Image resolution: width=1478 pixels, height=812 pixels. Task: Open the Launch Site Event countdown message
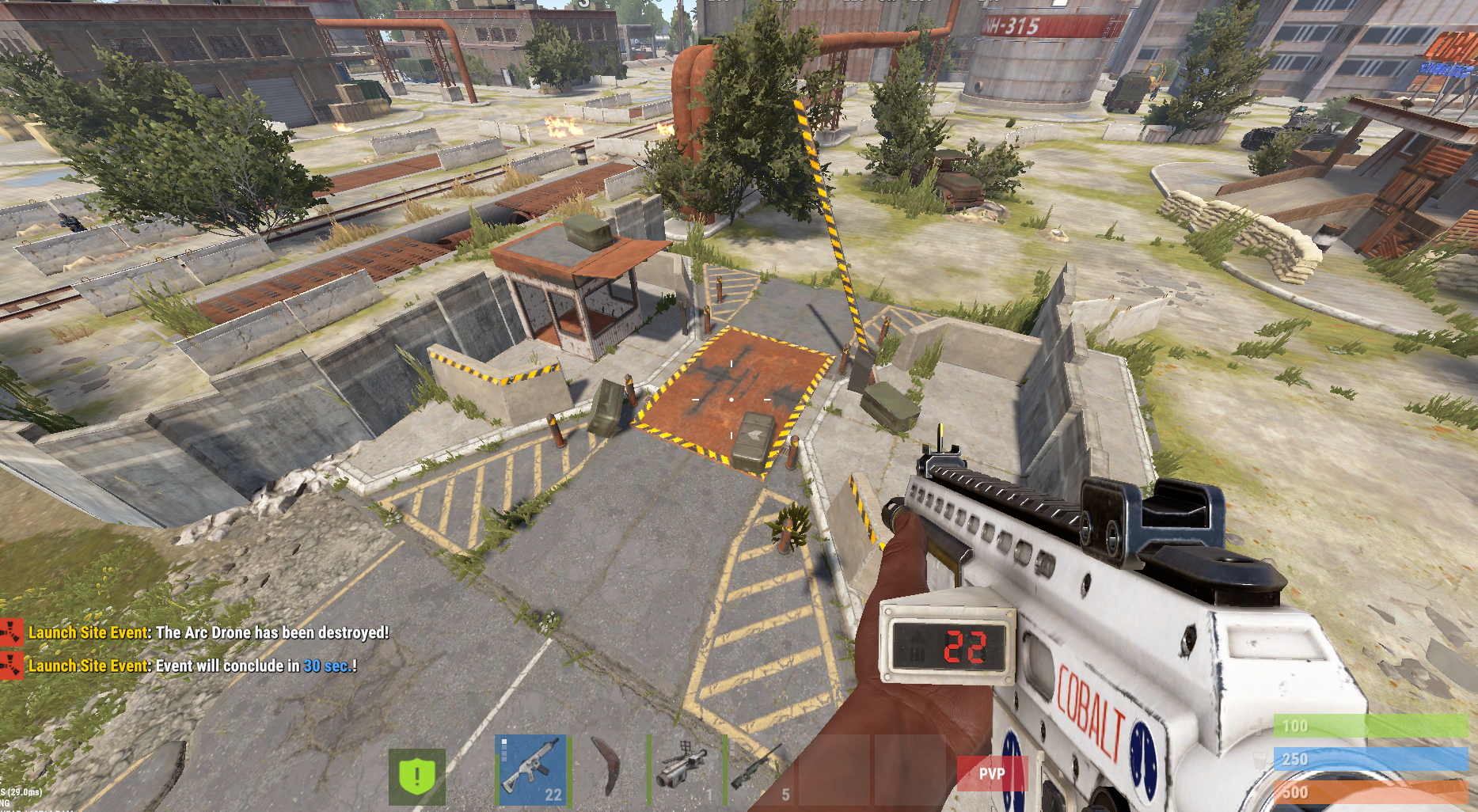192,666
